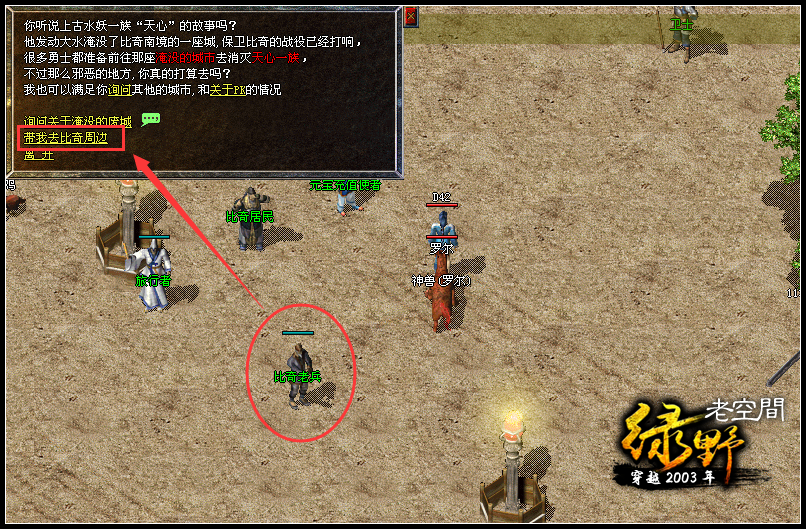Click the green chat bubble icon
The width and height of the screenshot is (806, 529).
pos(151,119)
